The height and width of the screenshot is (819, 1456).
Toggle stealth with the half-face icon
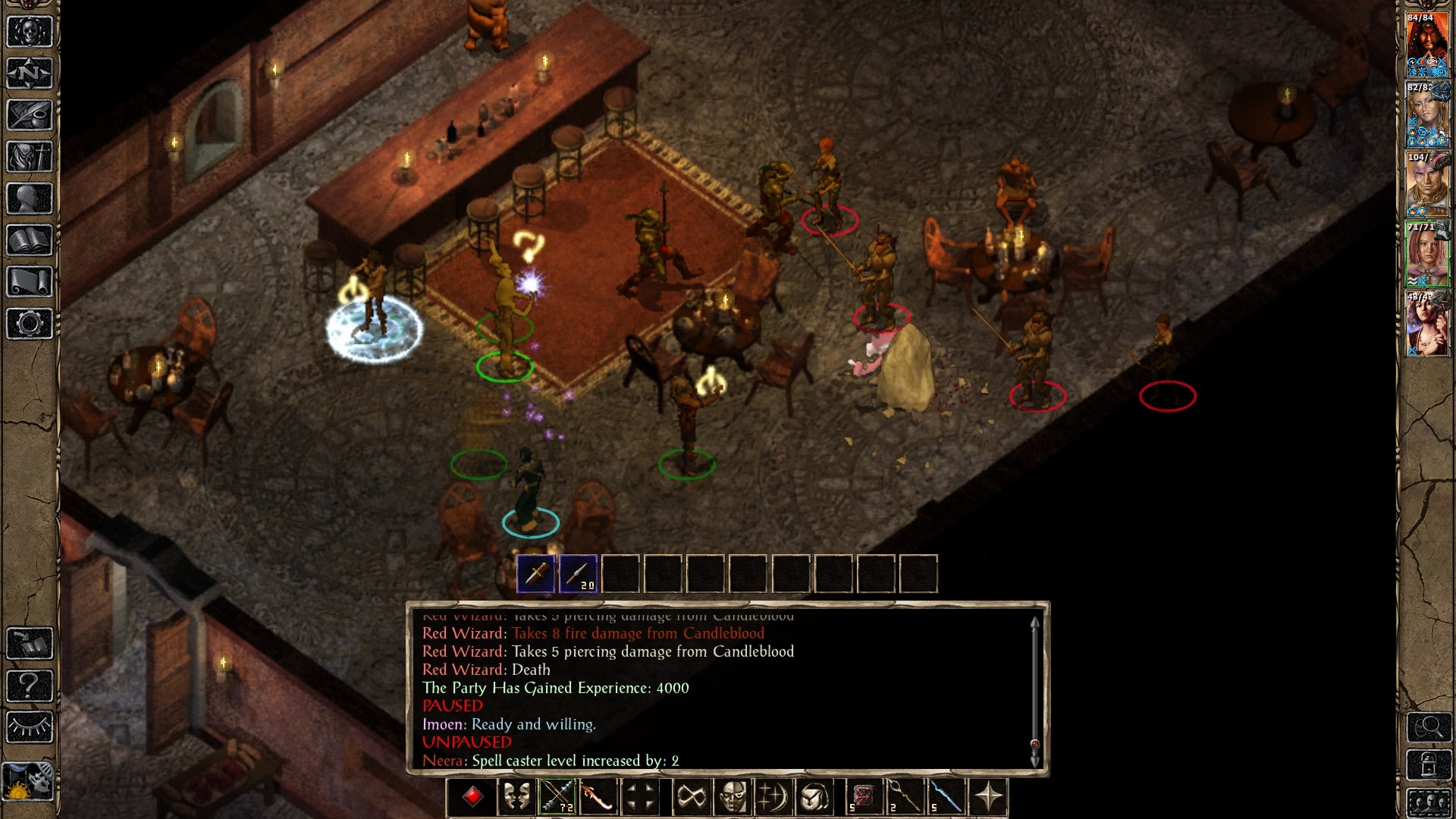point(731,797)
